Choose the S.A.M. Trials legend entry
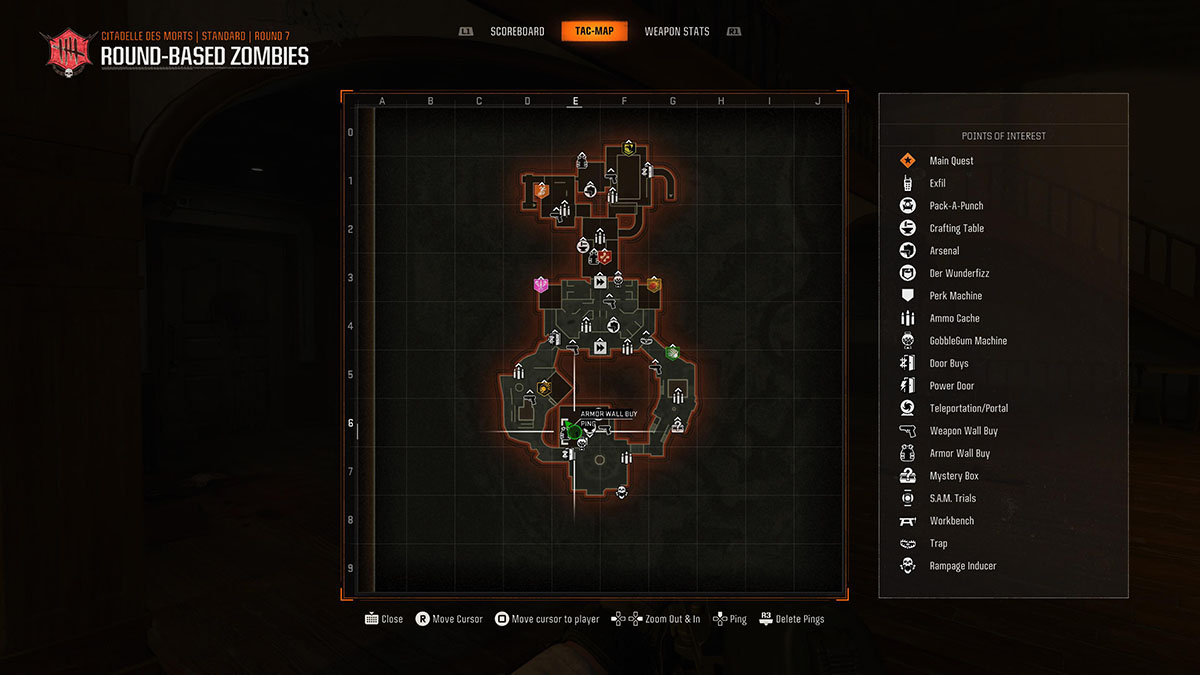1200x675 pixels. click(x=952, y=498)
